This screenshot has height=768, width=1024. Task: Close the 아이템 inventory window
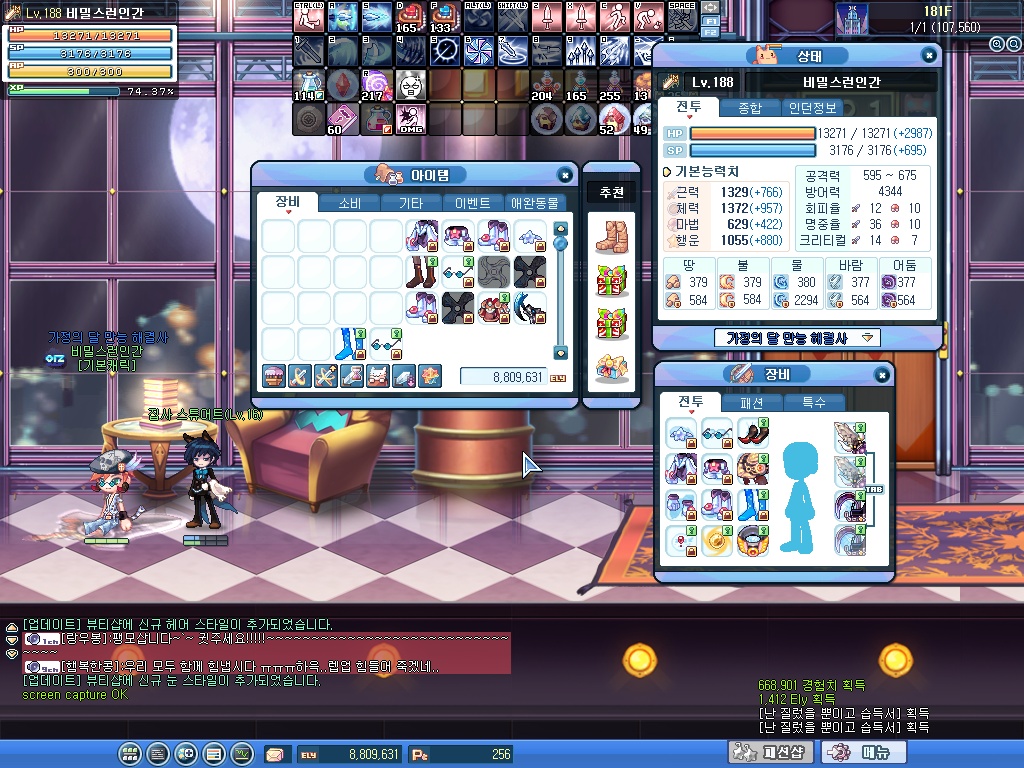(565, 175)
